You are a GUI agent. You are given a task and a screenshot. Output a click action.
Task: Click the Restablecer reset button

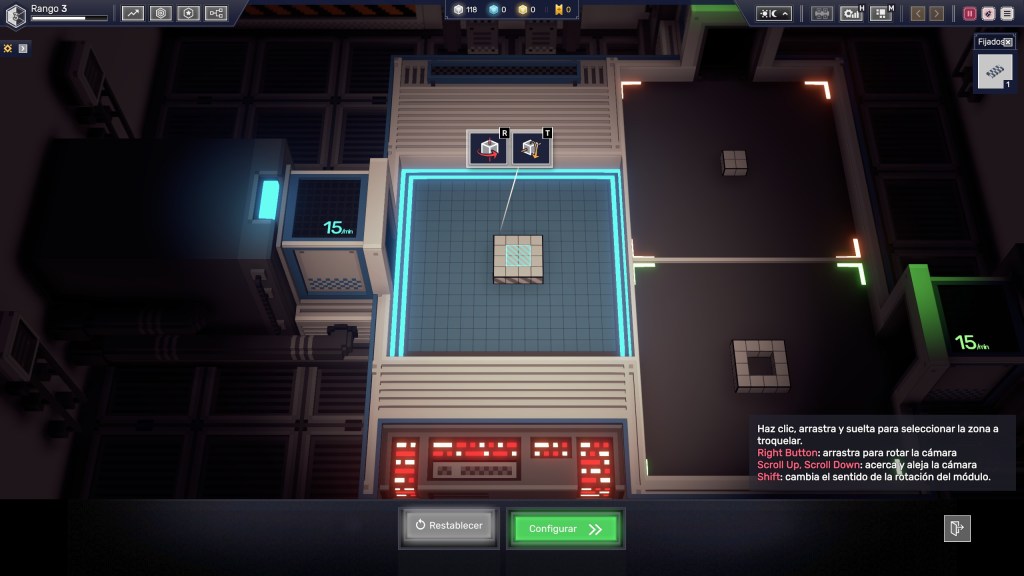pyautogui.click(x=449, y=526)
